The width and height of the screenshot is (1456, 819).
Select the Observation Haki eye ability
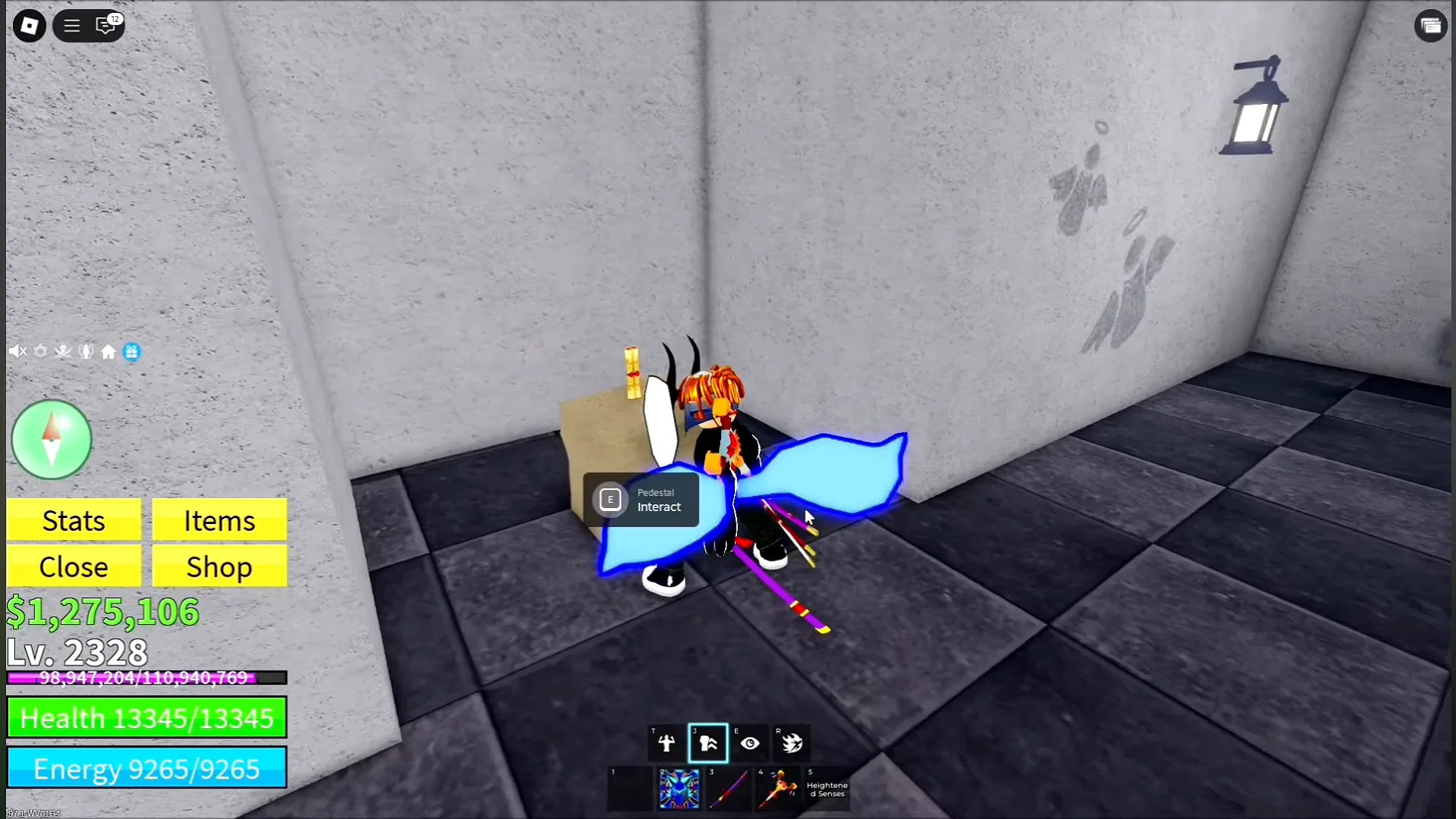pyautogui.click(x=750, y=743)
